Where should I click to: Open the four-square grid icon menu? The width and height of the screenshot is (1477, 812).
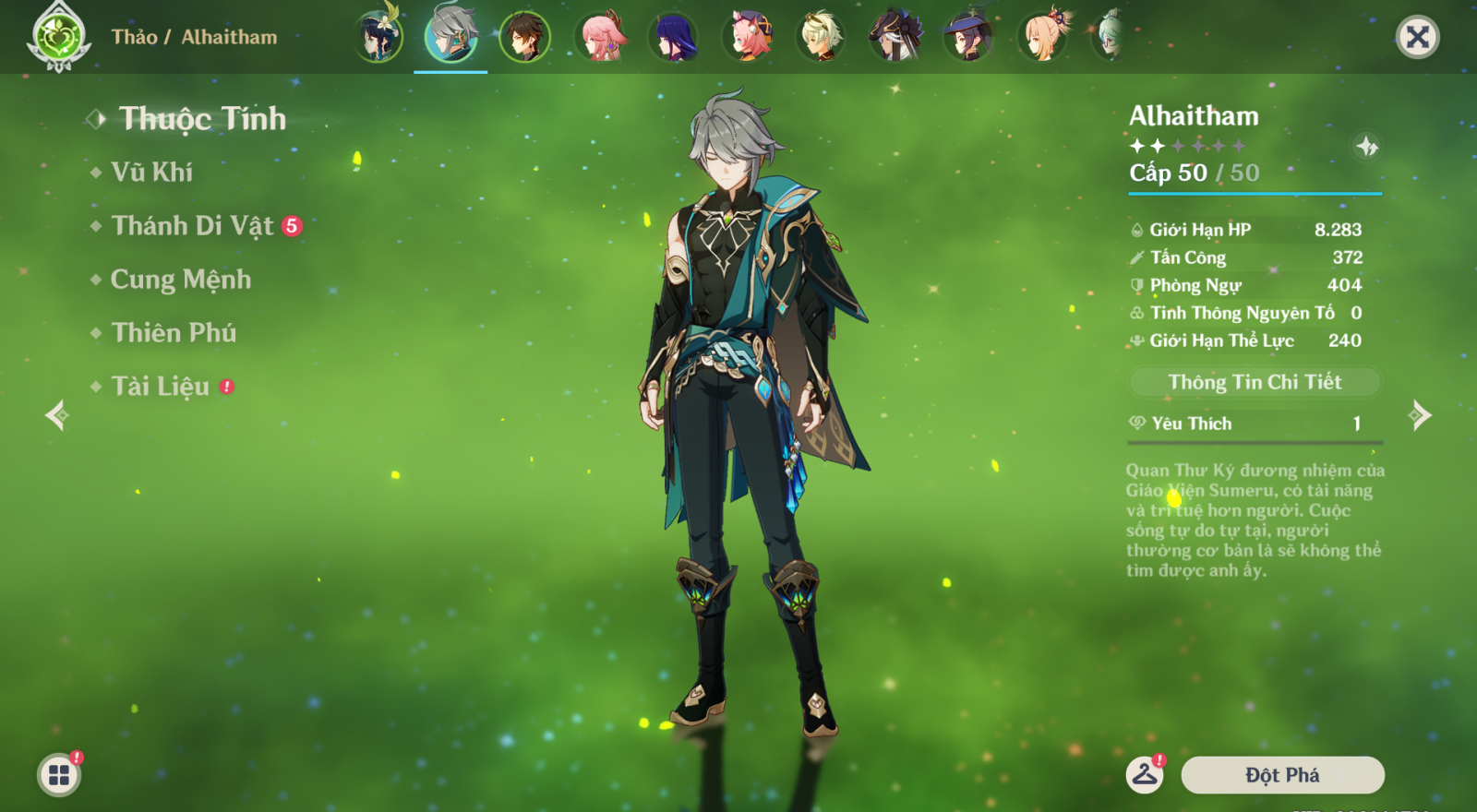(x=59, y=775)
